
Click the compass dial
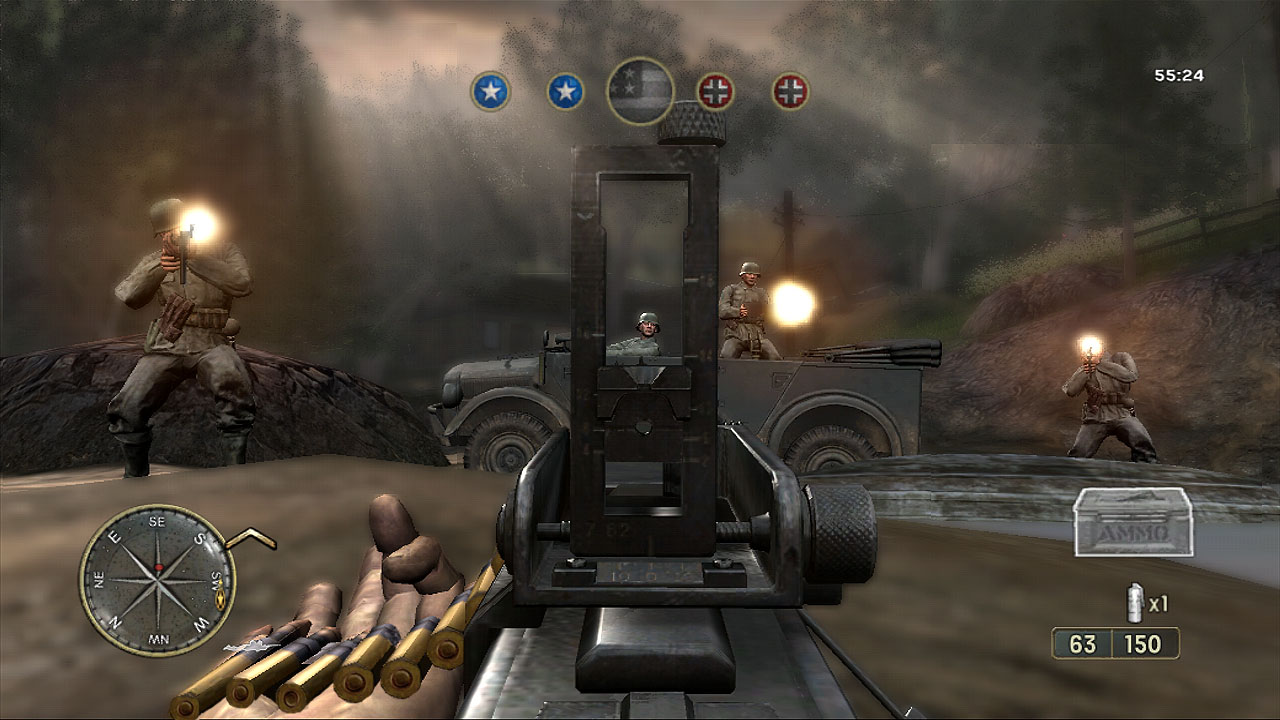pos(157,579)
